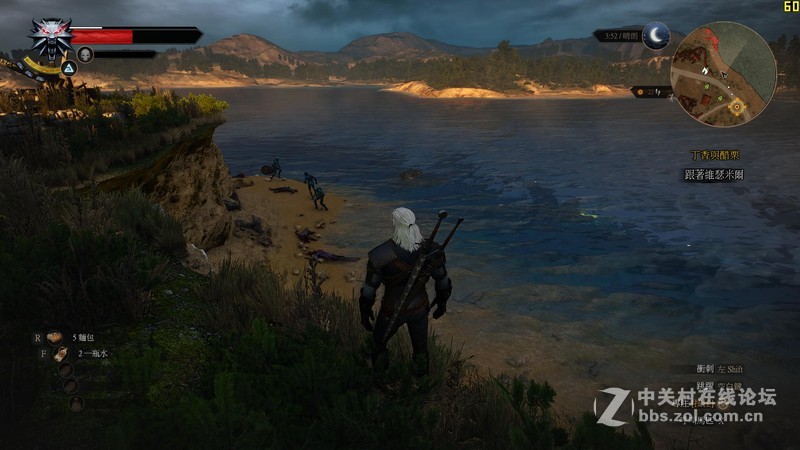
Task: Click the orange quest marker on minimap
Action: [737, 105]
